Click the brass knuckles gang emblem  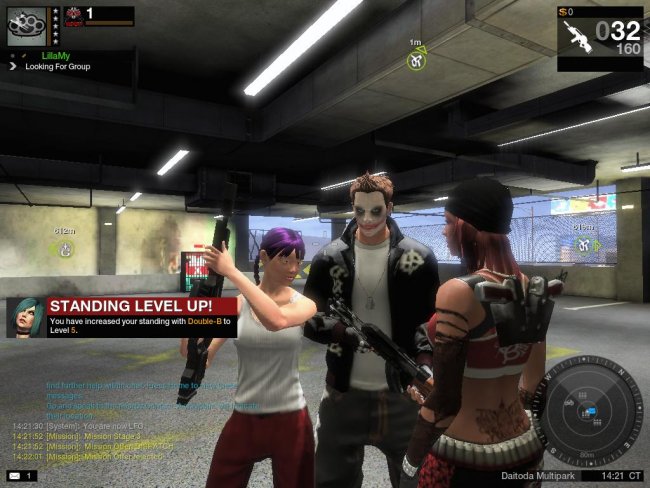[26, 26]
